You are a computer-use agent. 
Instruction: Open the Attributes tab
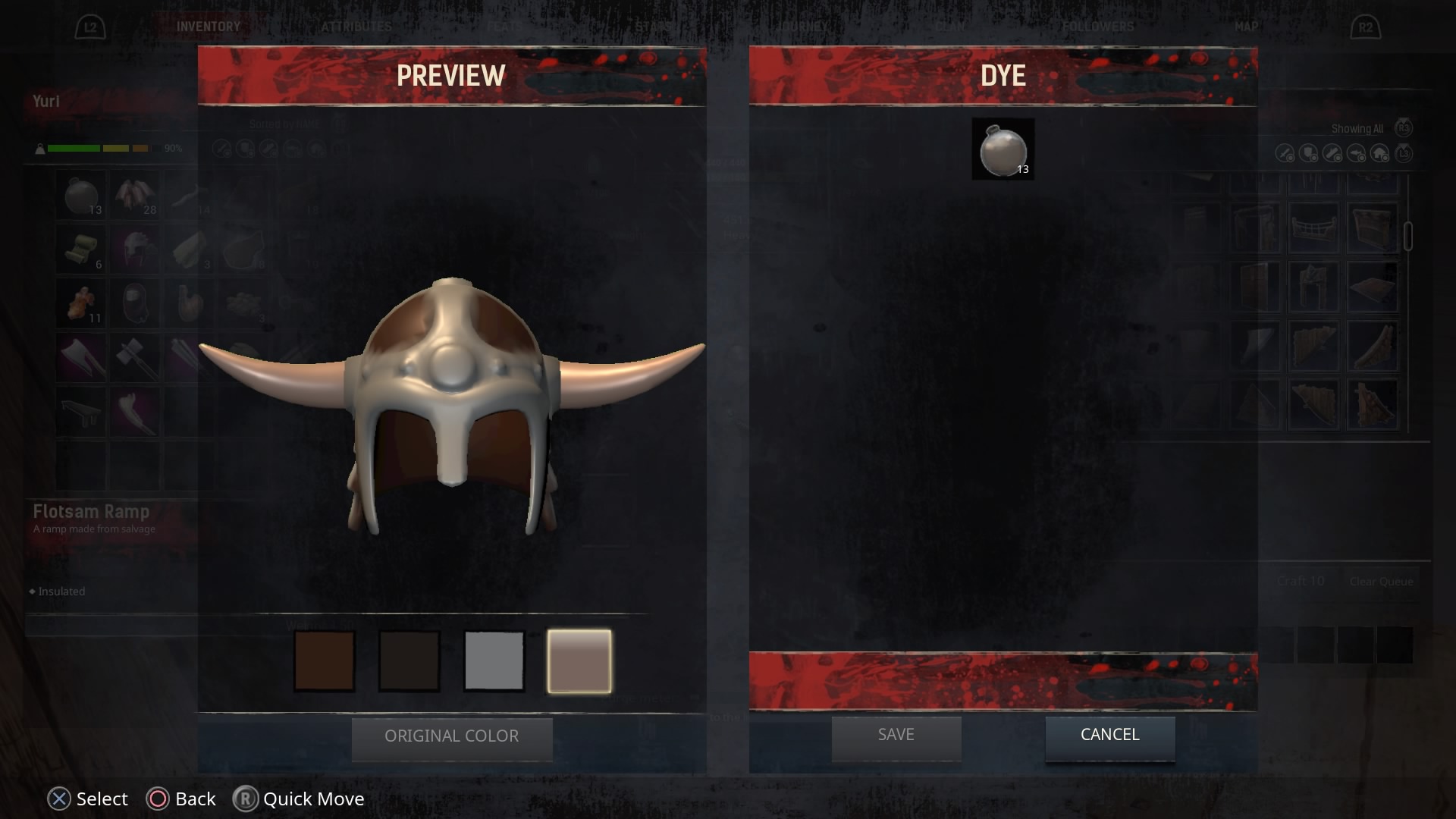click(356, 25)
